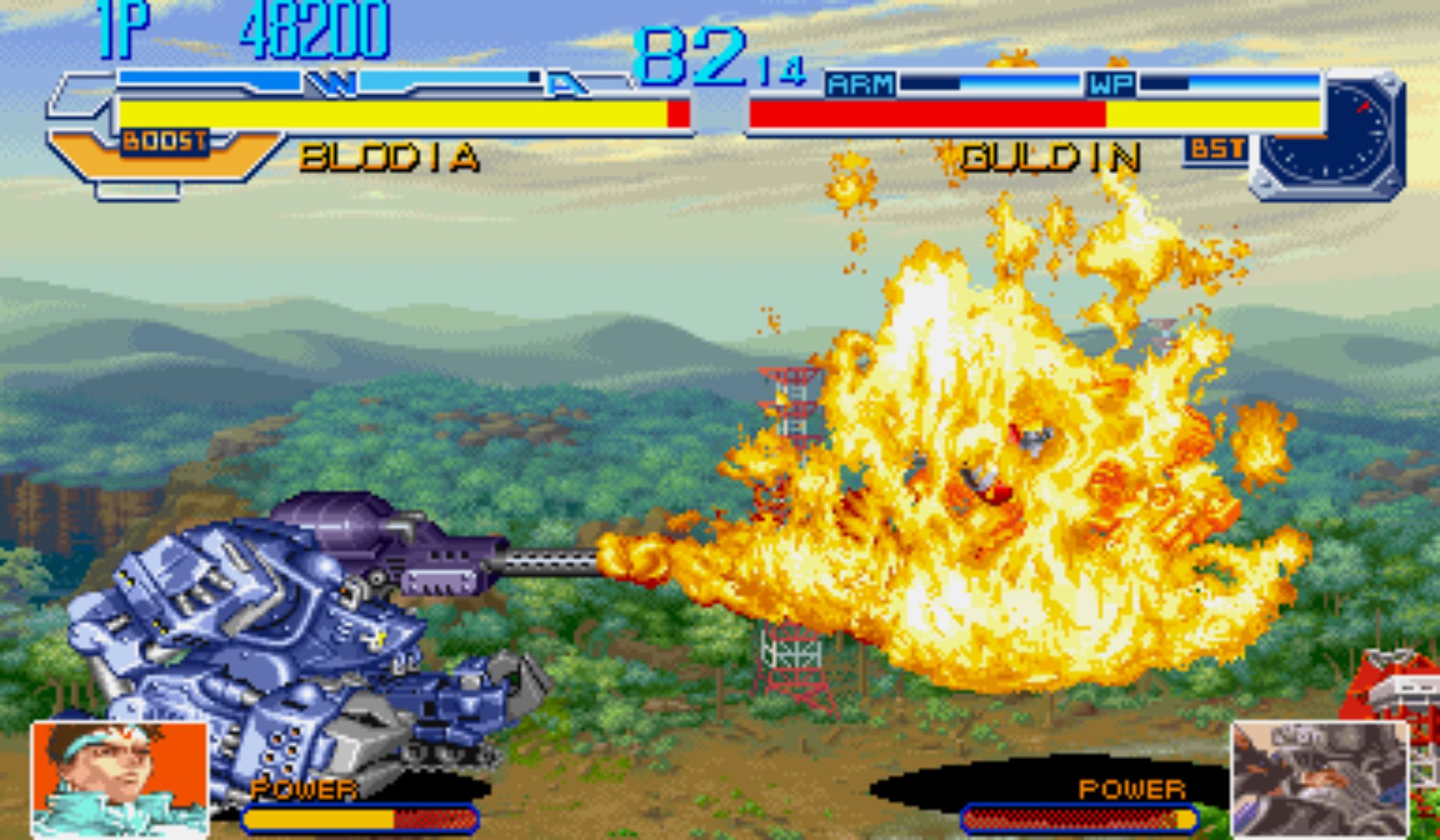This screenshot has width=1440, height=840.
Task: Click the orange BOOST panel
Action: pyautogui.click(x=165, y=154)
